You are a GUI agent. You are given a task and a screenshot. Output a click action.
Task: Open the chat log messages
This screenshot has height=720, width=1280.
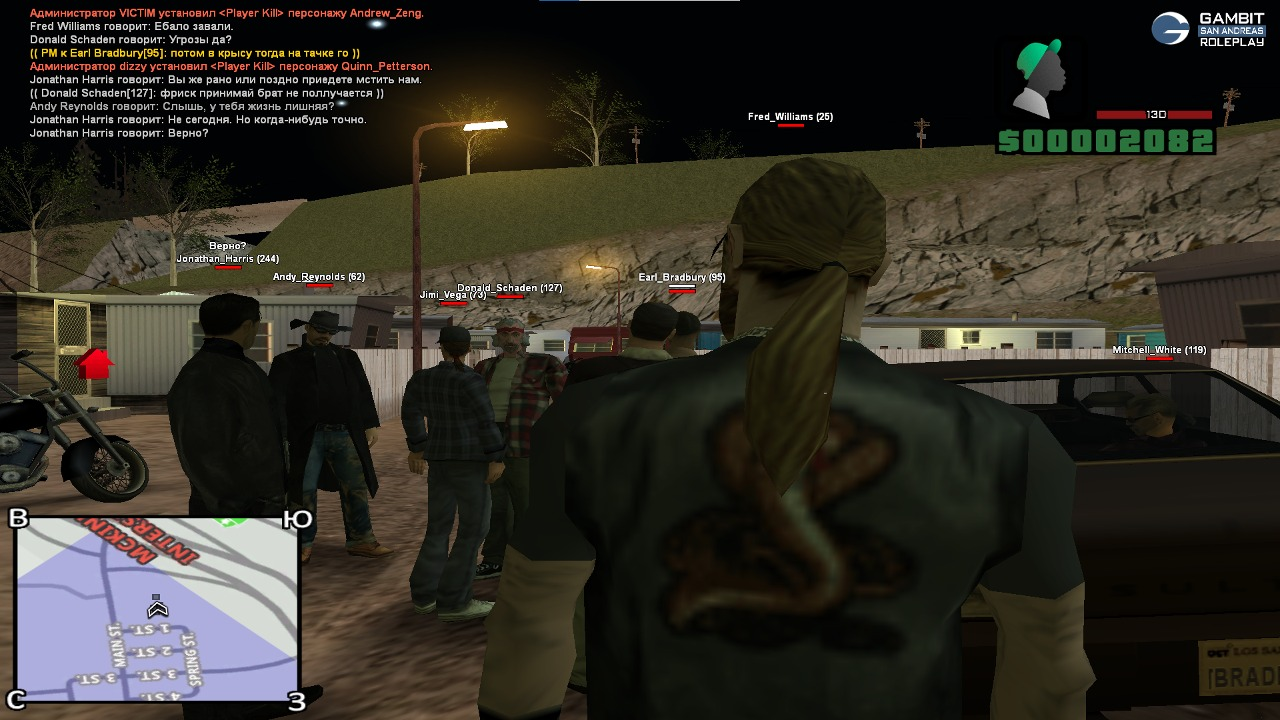(228, 72)
